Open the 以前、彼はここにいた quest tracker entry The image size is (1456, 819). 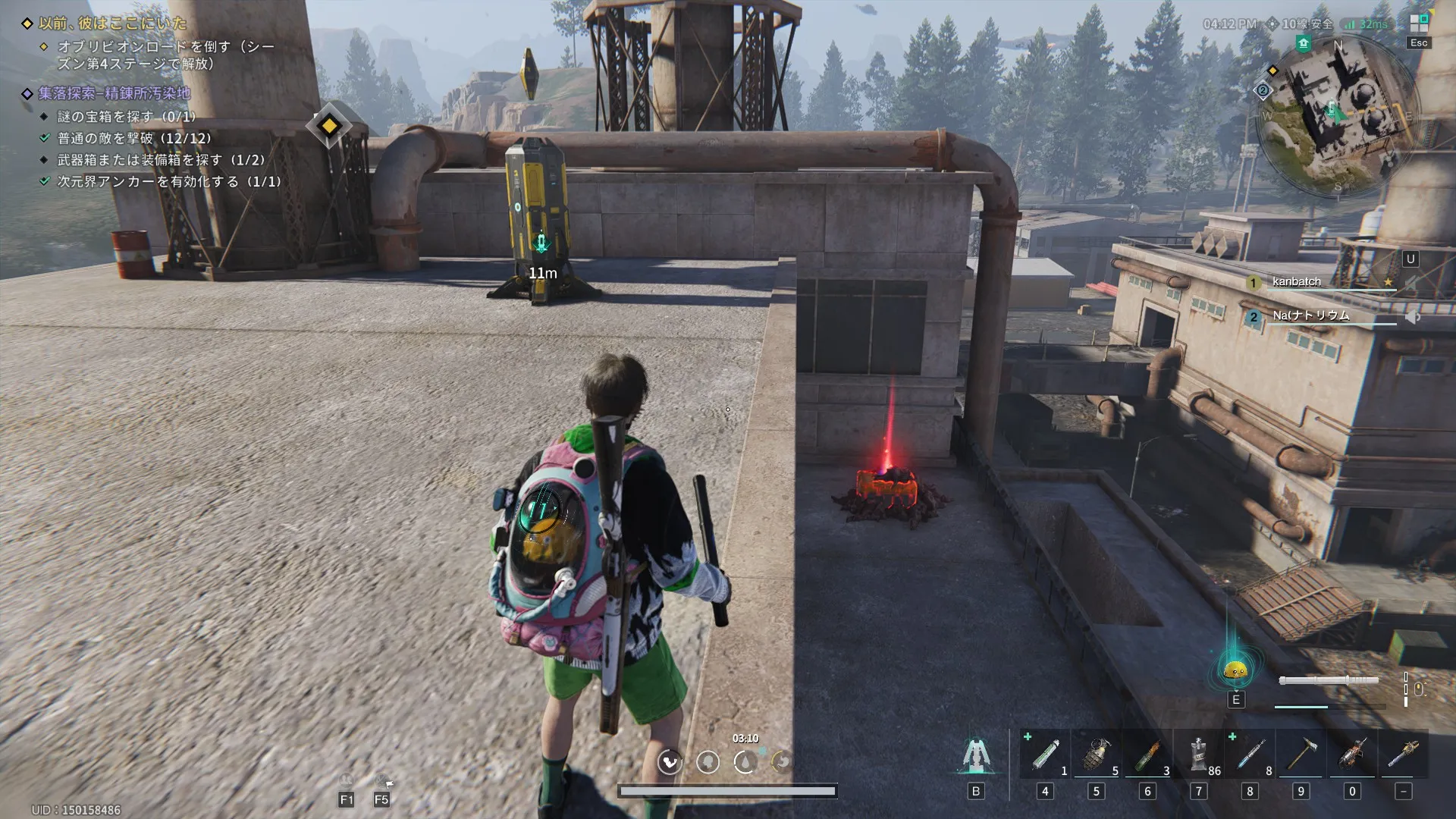(112, 24)
